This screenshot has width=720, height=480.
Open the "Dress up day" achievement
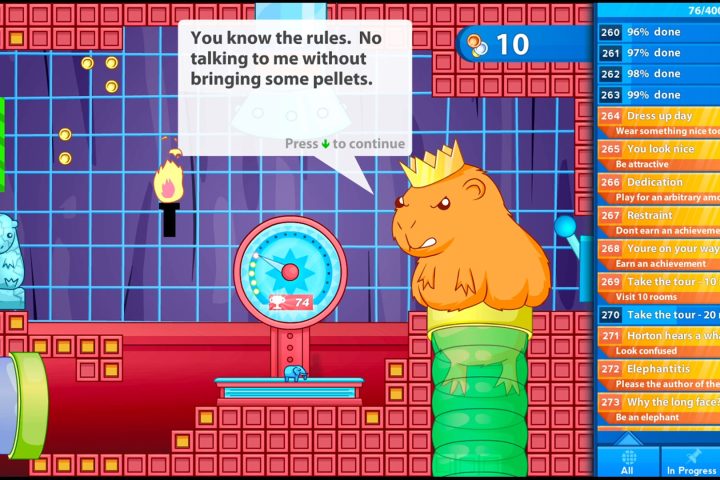(x=658, y=122)
